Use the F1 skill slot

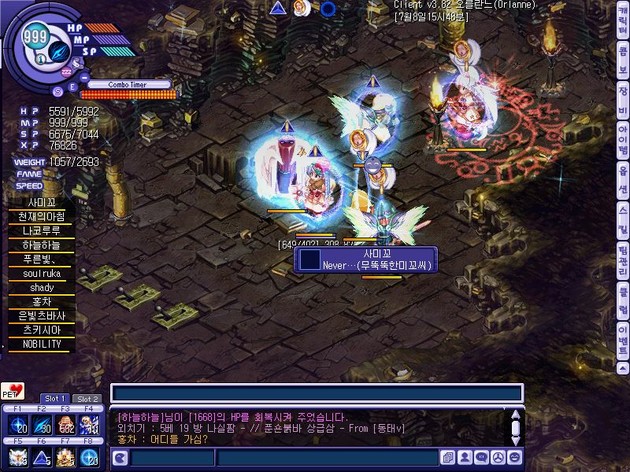18,426
